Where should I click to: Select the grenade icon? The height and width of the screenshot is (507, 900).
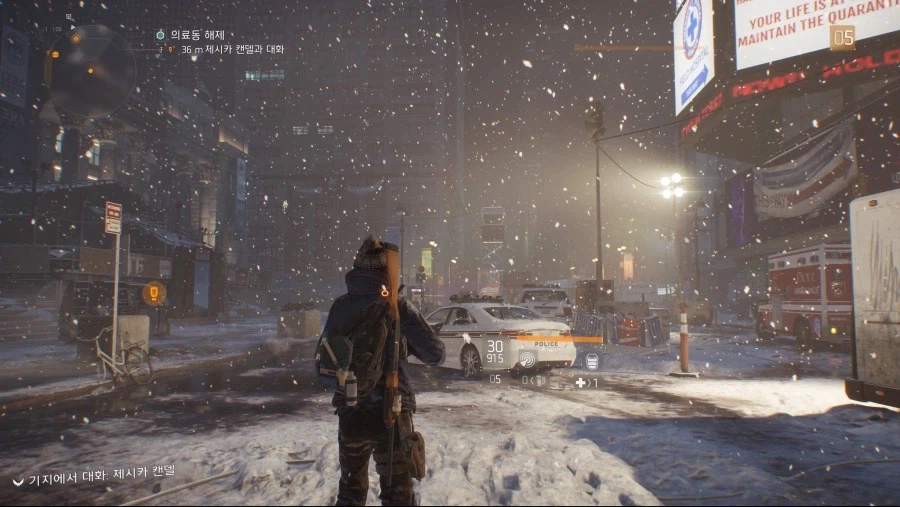click(538, 381)
